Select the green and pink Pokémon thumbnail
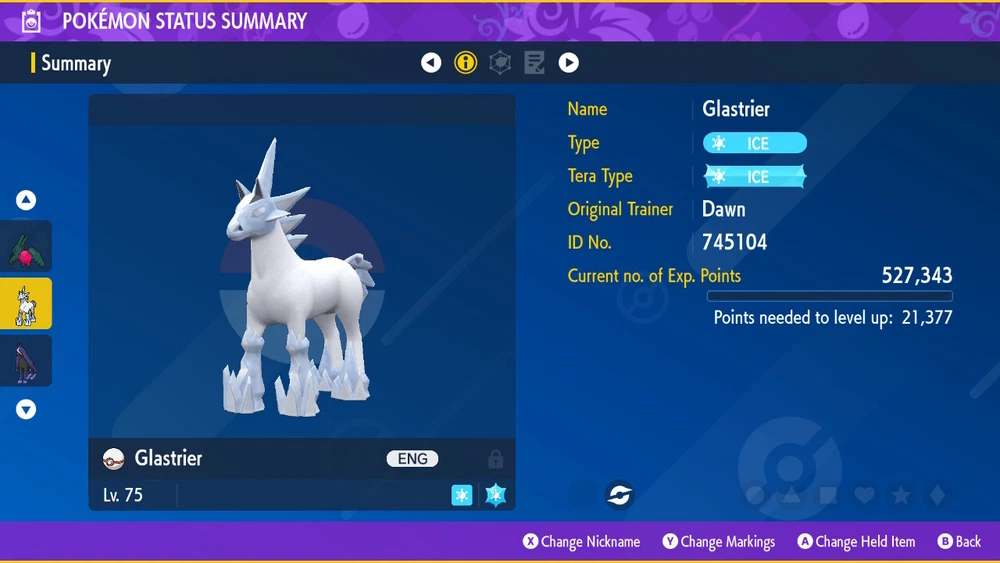1000x563 pixels. pos(26,247)
